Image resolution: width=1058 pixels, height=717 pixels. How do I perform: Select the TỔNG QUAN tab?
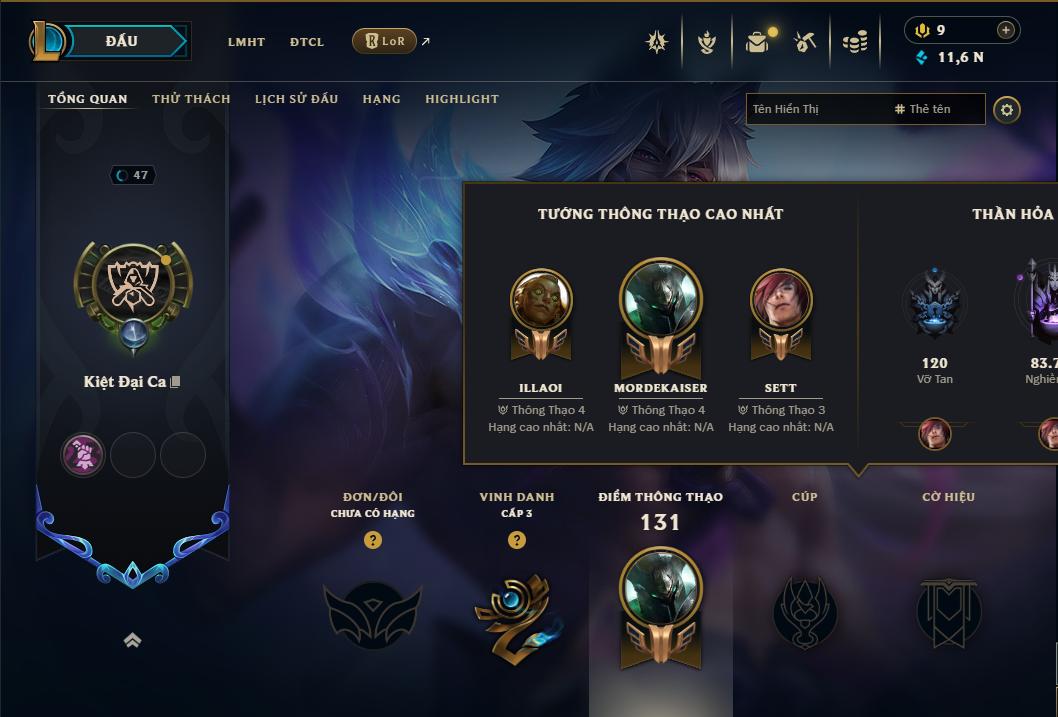[88, 99]
